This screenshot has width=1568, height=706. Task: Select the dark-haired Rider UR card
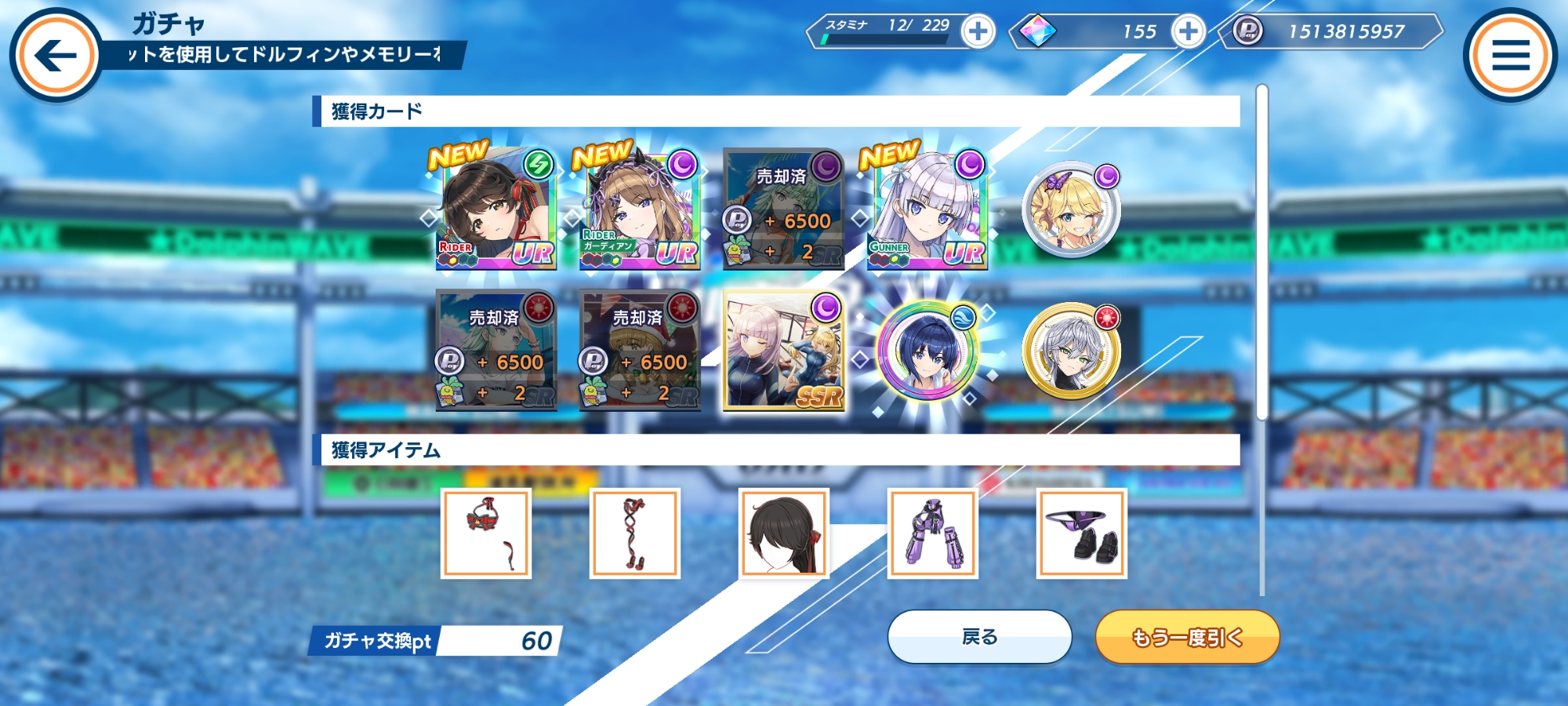495,209
